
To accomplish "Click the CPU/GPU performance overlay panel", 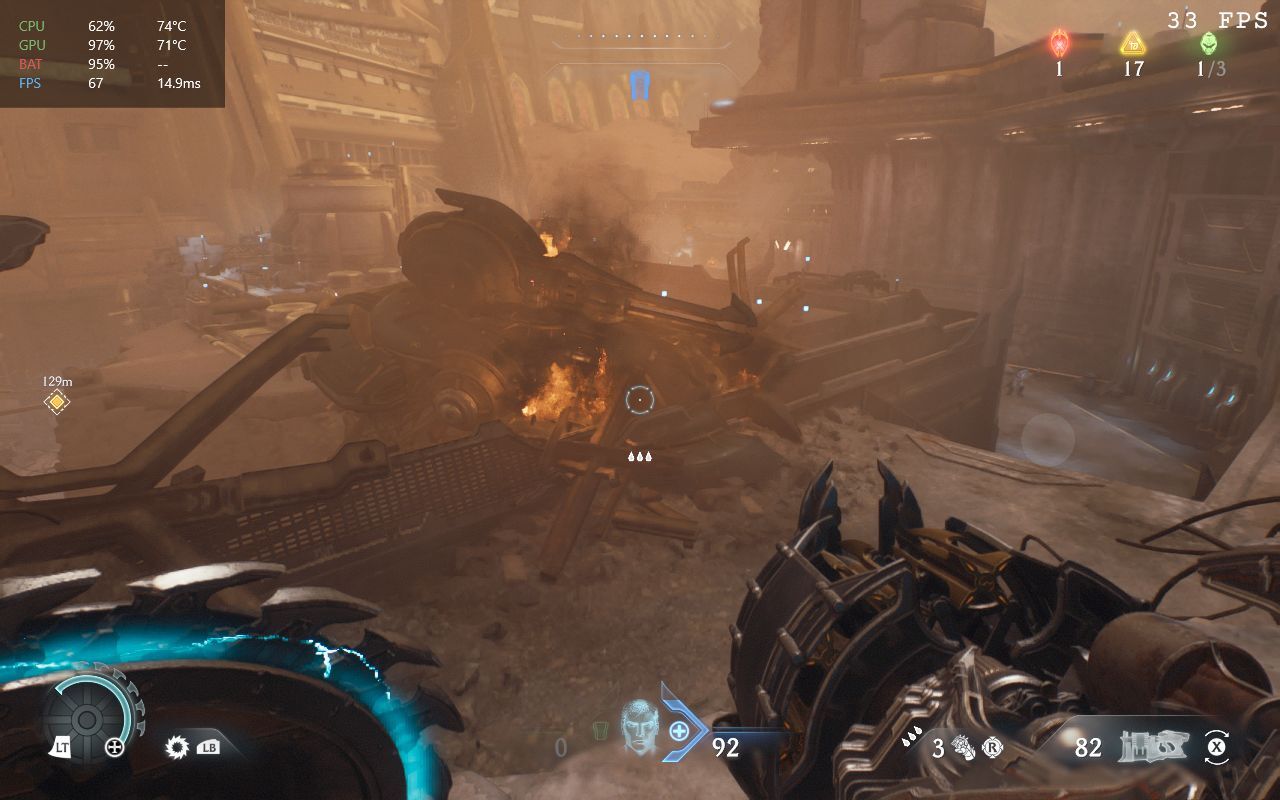I will [x=112, y=54].
